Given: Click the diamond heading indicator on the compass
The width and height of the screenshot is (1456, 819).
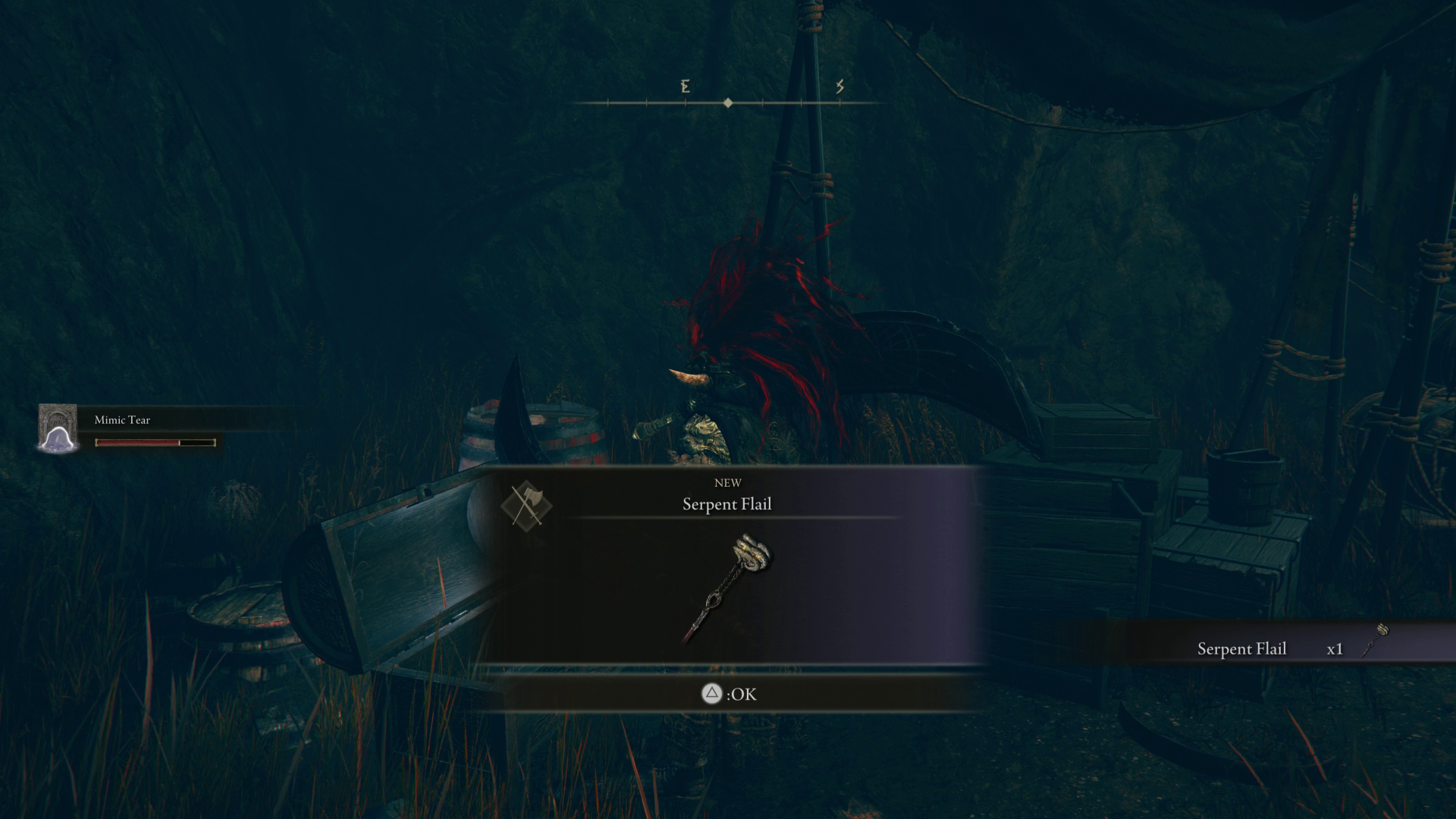Looking at the screenshot, I should (x=729, y=101).
